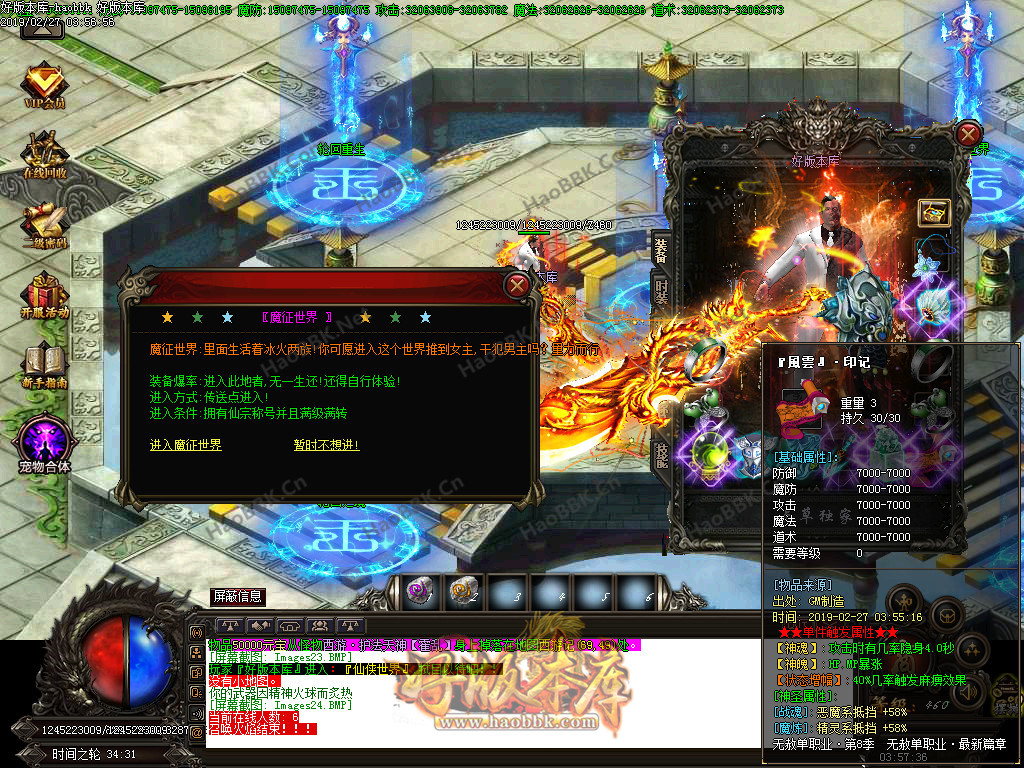Image resolution: width=1024 pixels, height=768 pixels.
Task: Activate the 宠物合体 pet fusion icon
Action: 43,441
